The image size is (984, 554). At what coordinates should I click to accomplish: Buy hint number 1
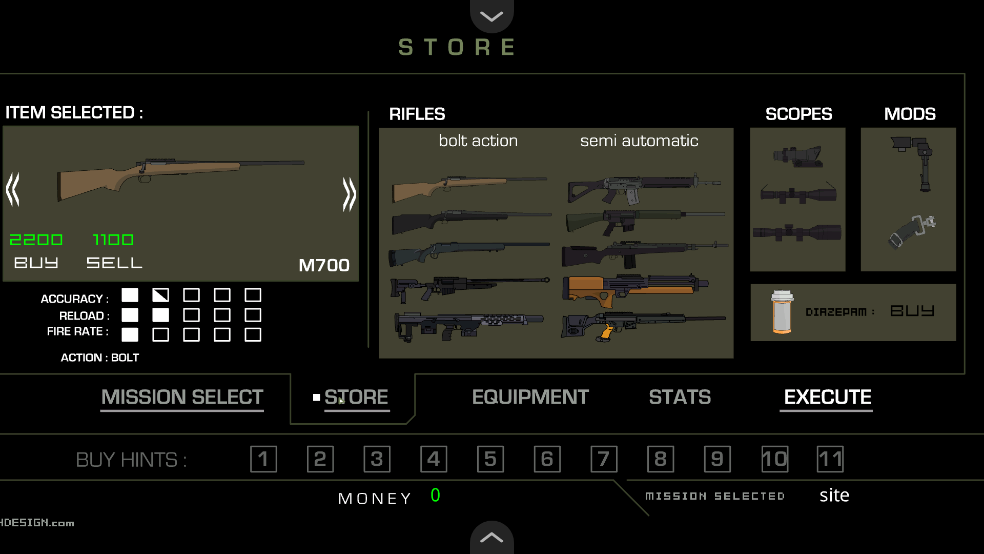263,460
